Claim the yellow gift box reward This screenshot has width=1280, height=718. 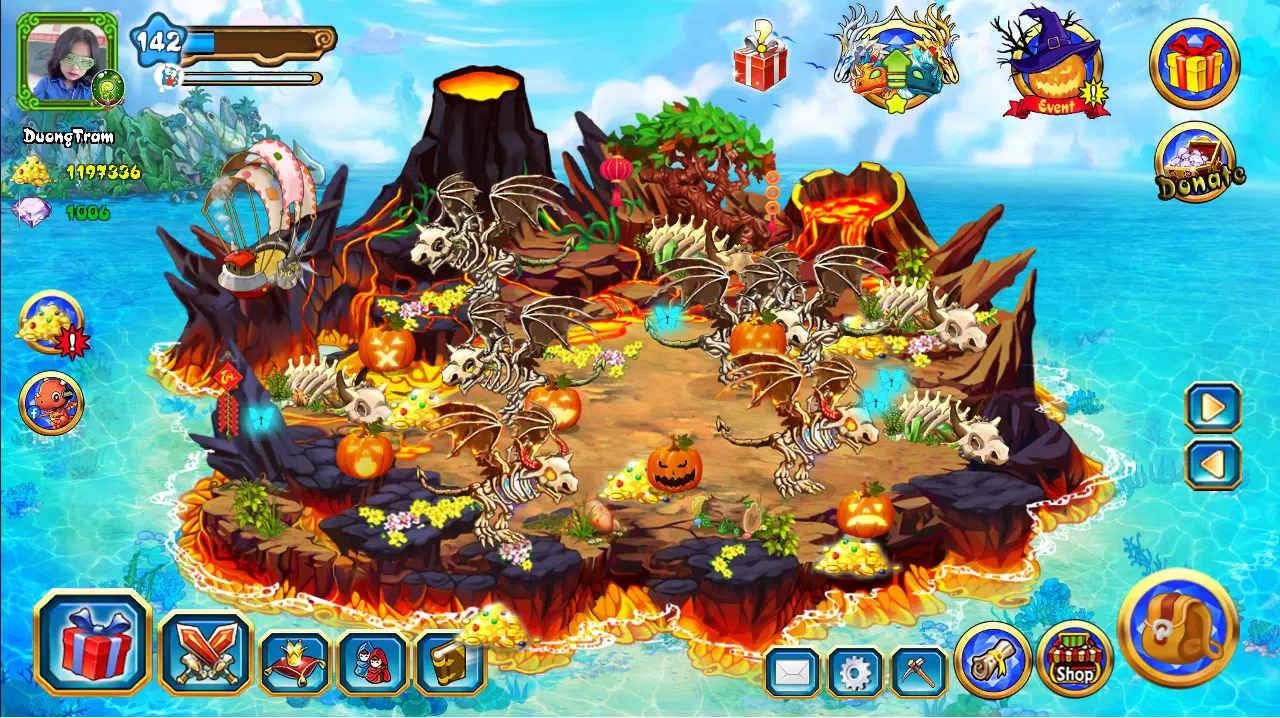point(1195,64)
